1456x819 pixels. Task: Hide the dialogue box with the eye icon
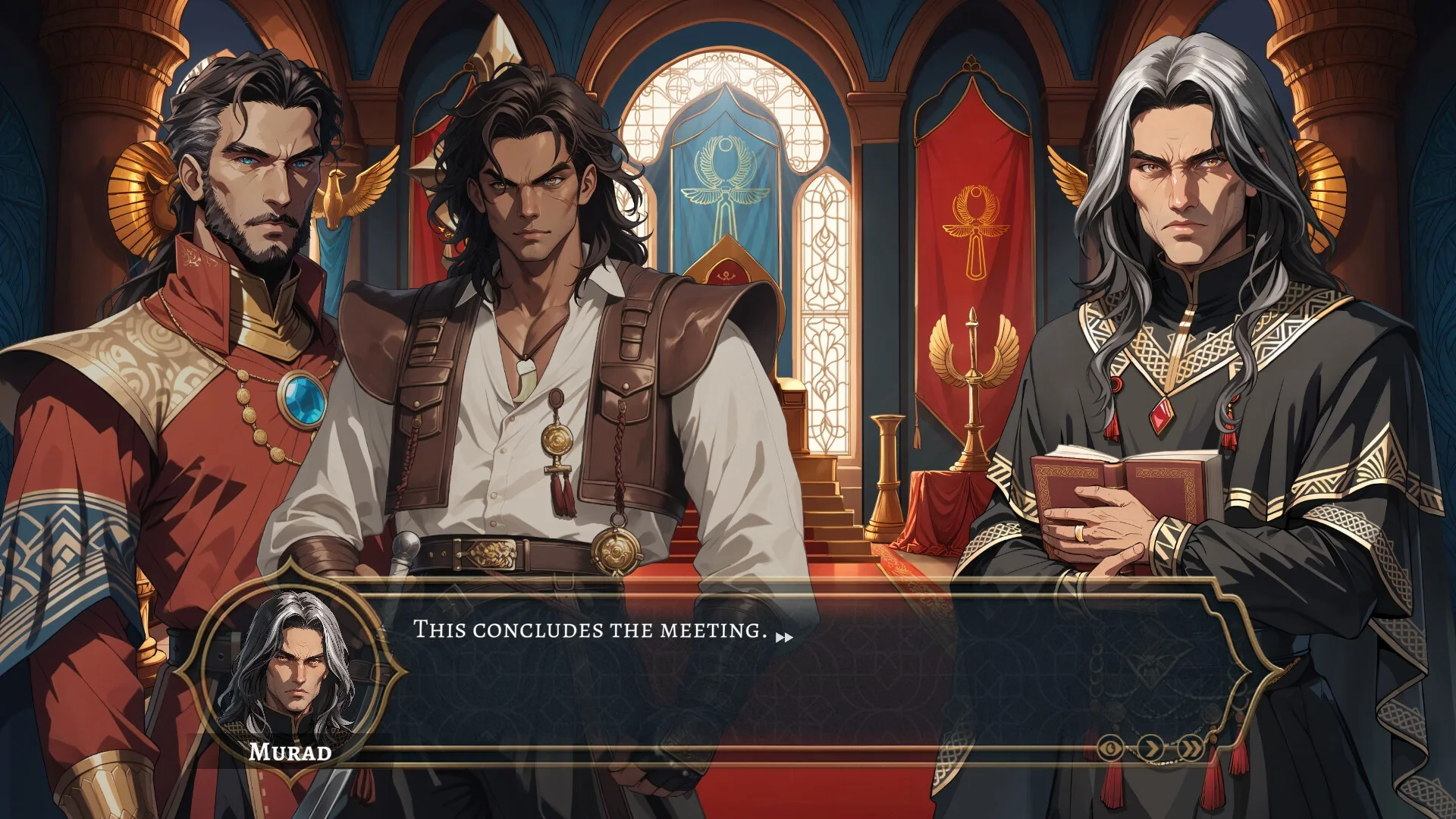1112,749
